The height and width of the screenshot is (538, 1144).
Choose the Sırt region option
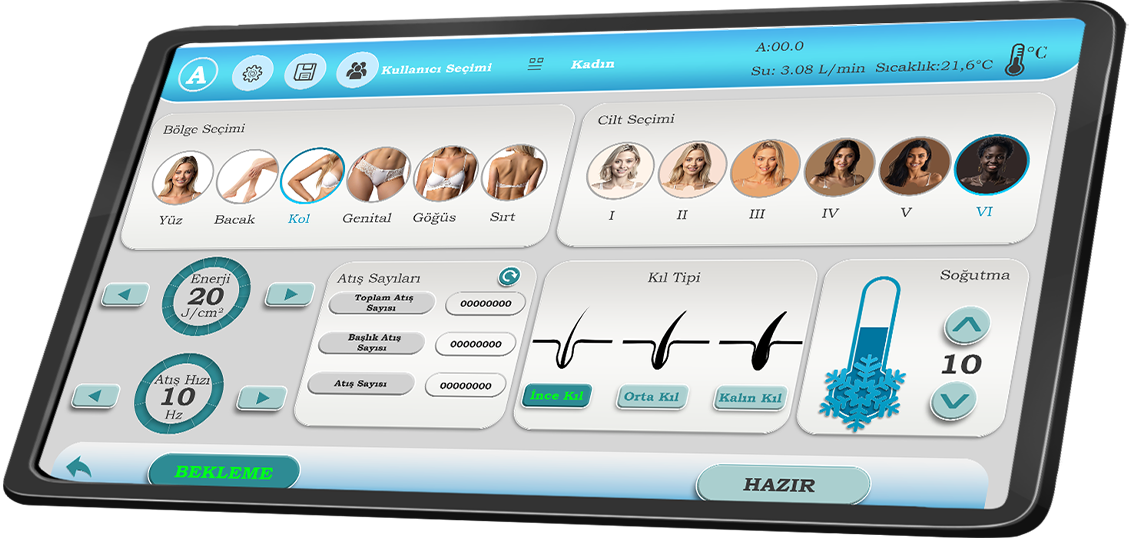[x=512, y=172]
